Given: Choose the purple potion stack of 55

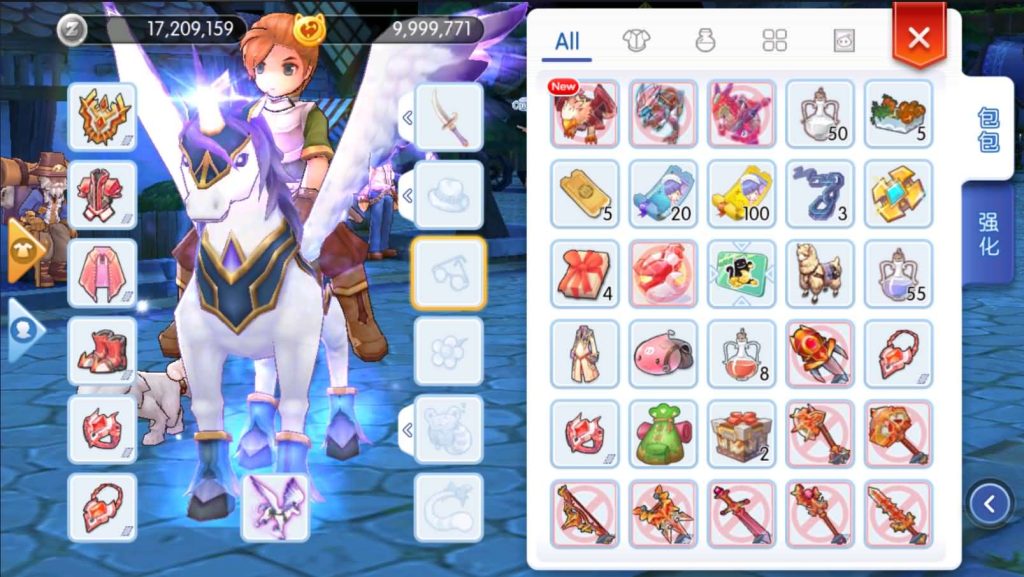Looking at the screenshot, I should click(898, 273).
